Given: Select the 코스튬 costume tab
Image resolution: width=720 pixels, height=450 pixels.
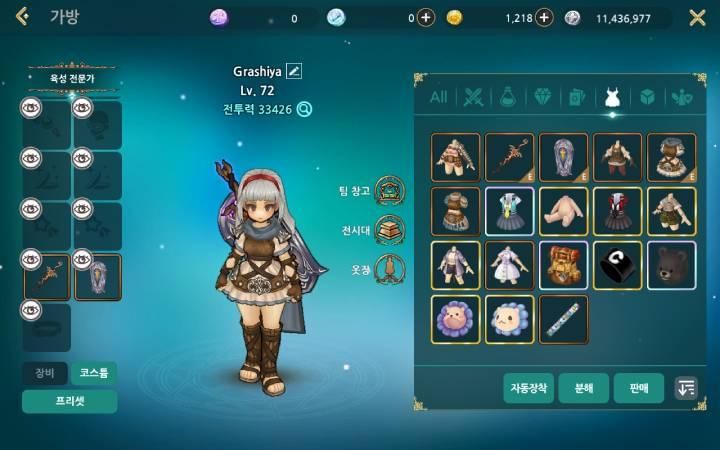Looking at the screenshot, I should 94,373.
